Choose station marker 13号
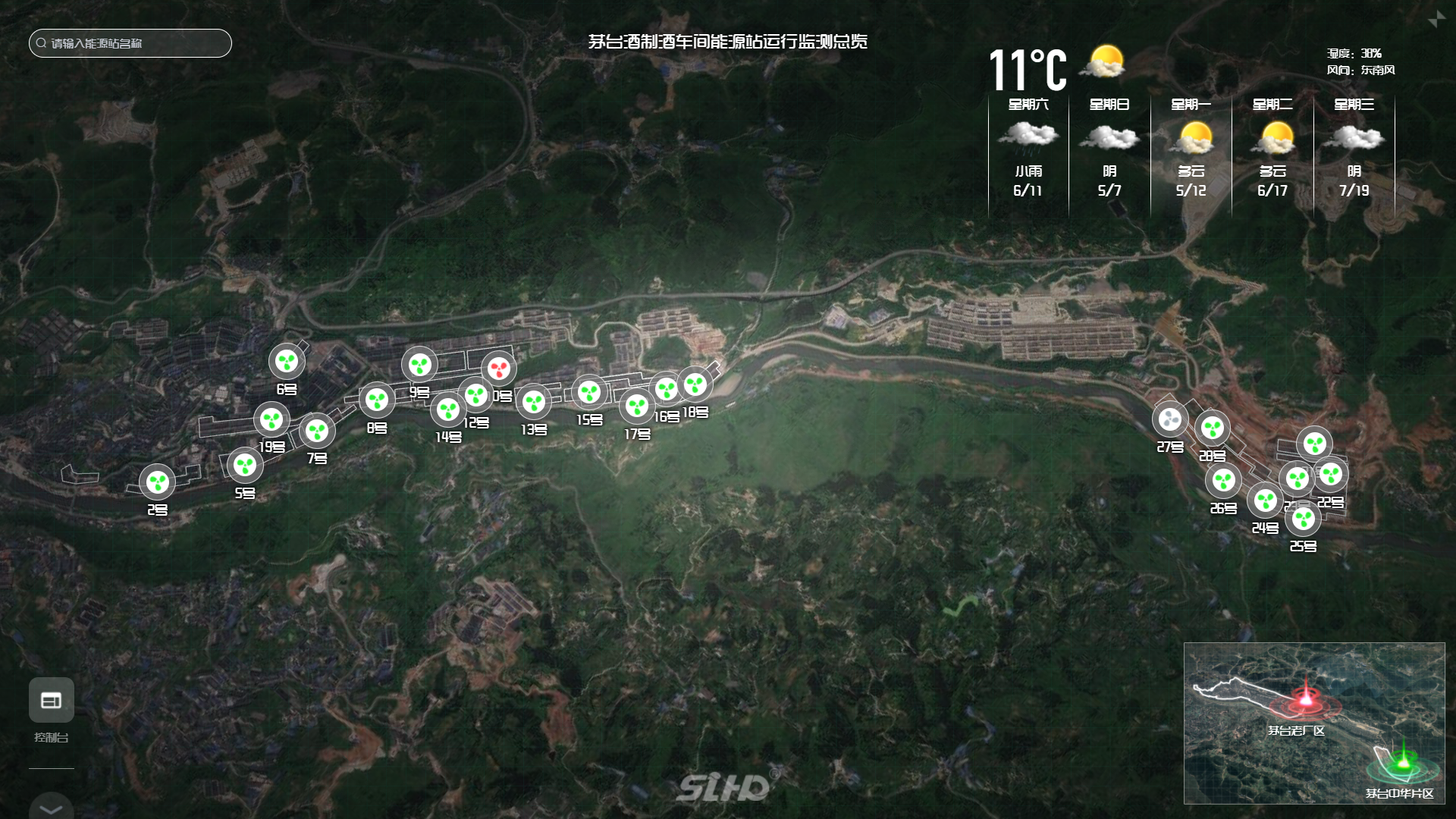 (534, 402)
